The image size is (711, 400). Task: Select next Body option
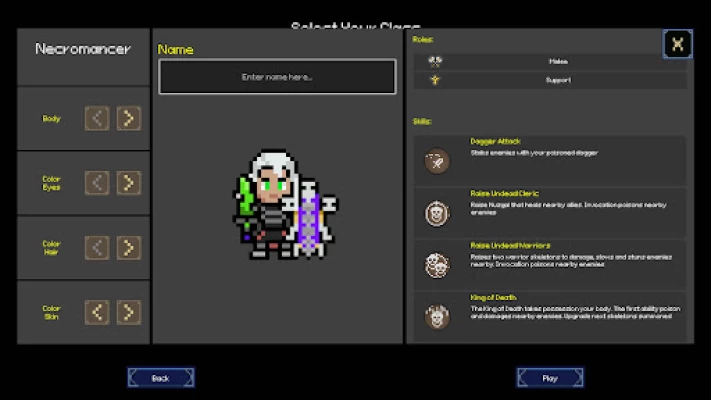click(x=128, y=119)
